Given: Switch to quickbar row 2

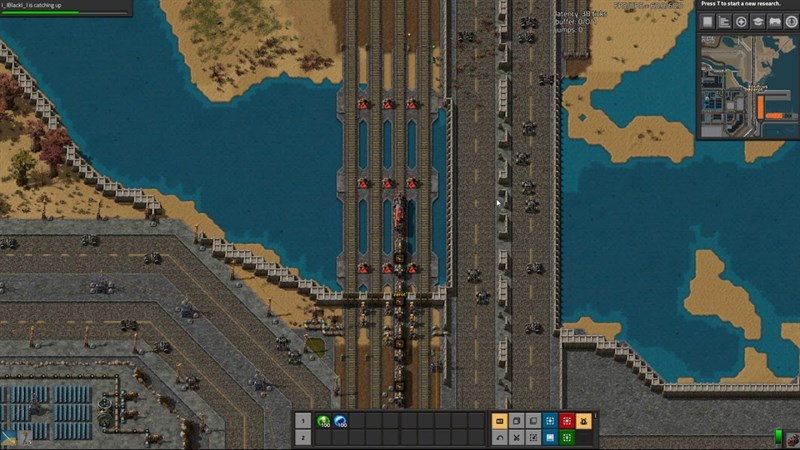Looking at the screenshot, I should [303, 438].
